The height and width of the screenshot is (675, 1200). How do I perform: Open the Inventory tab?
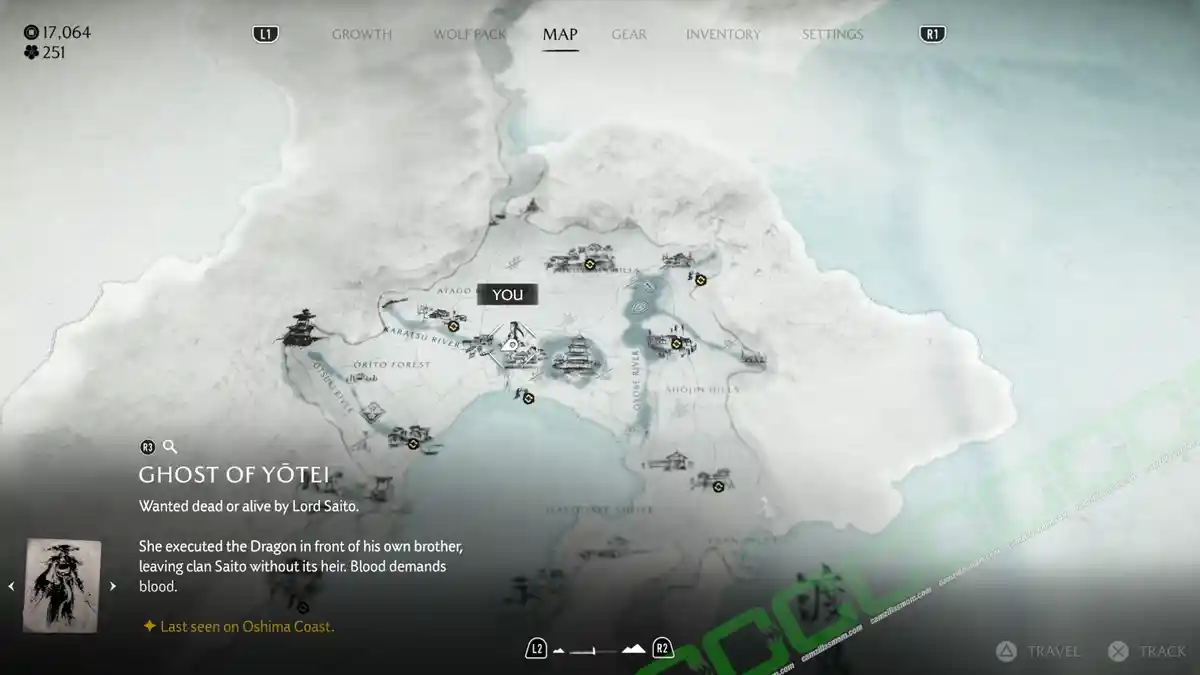pyautogui.click(x=724, y=34)
